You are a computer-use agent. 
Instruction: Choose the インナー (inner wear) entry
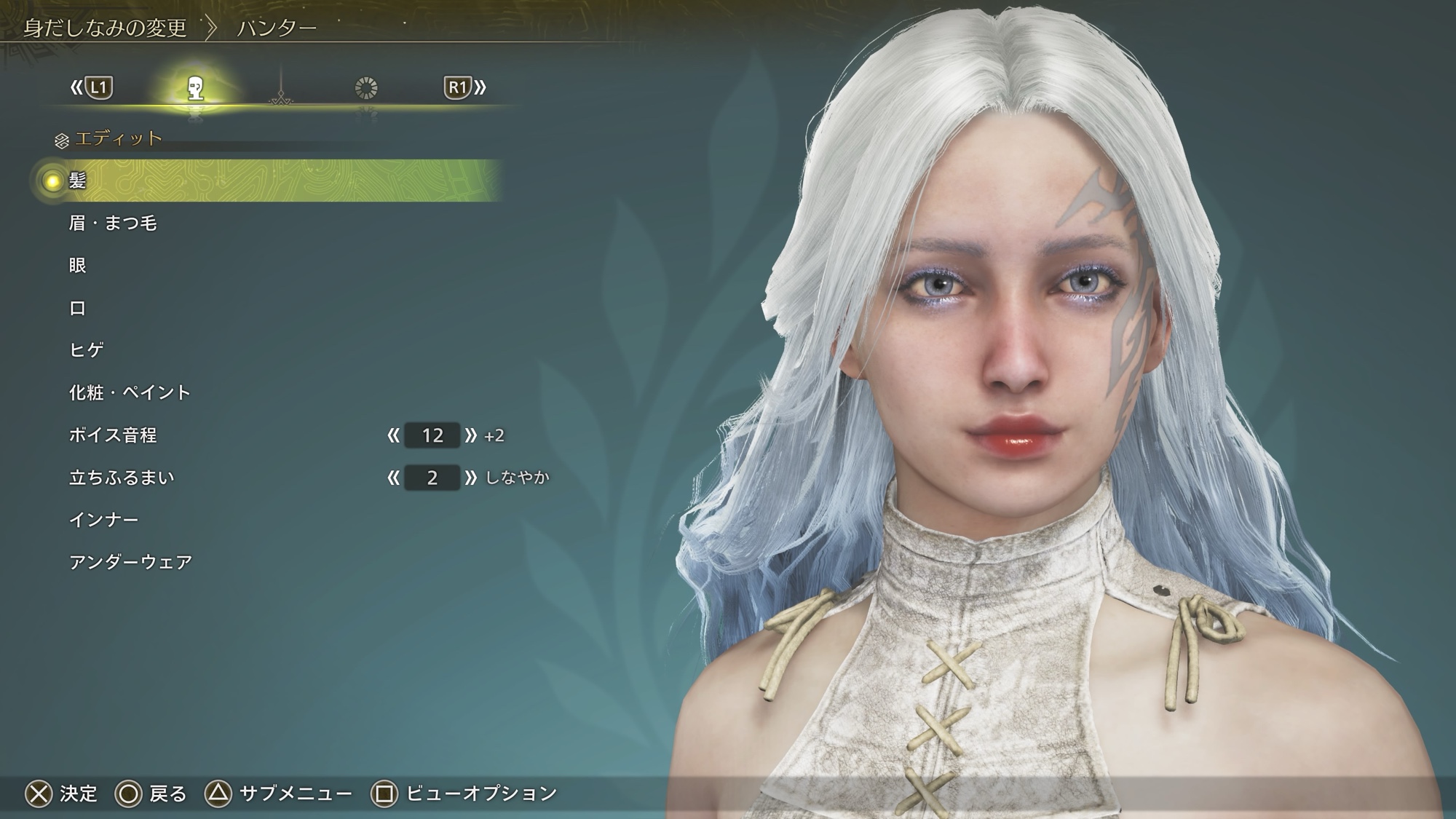103,520
